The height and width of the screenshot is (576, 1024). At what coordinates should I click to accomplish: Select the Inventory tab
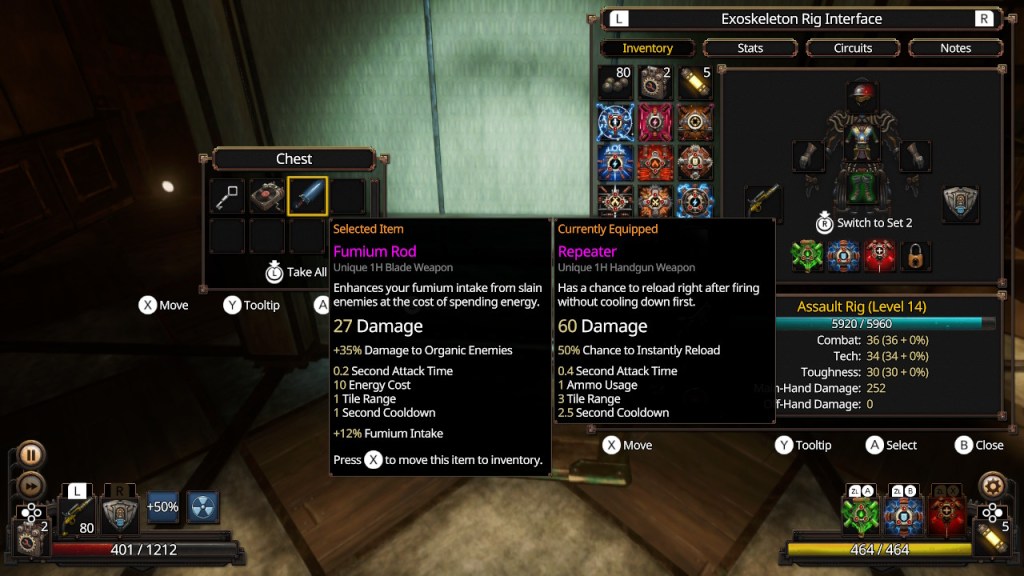[x=647, y=48]
